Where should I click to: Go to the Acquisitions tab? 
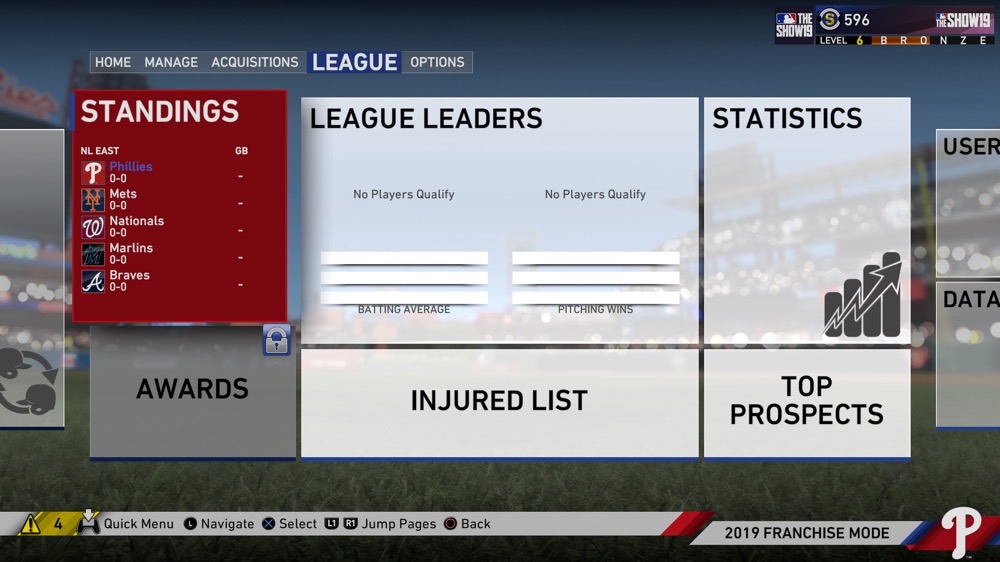click(255, 62)
